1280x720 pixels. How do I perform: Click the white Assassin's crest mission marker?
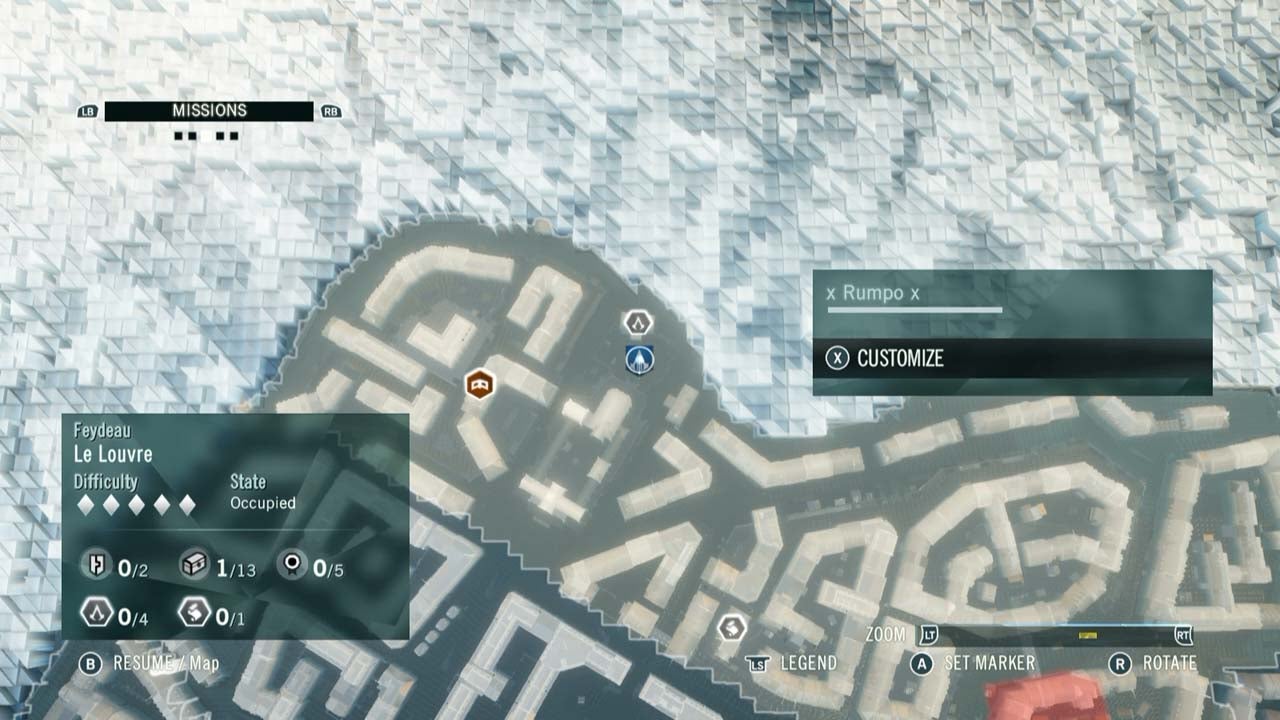click(637, 323)
